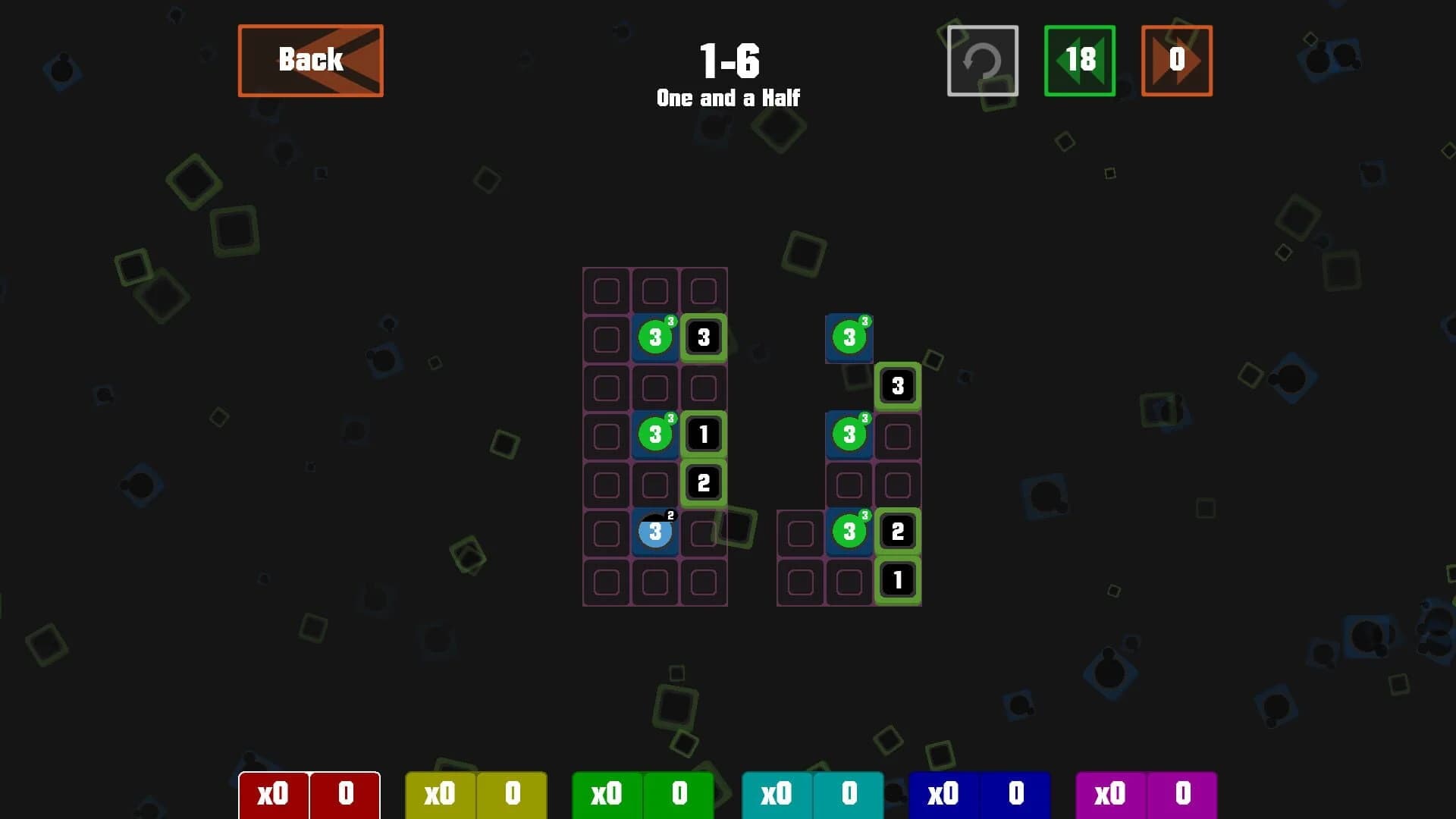1456x819 pixels.
Task: Toggle the red x0 score multiplier
Action: click(275, 795)
